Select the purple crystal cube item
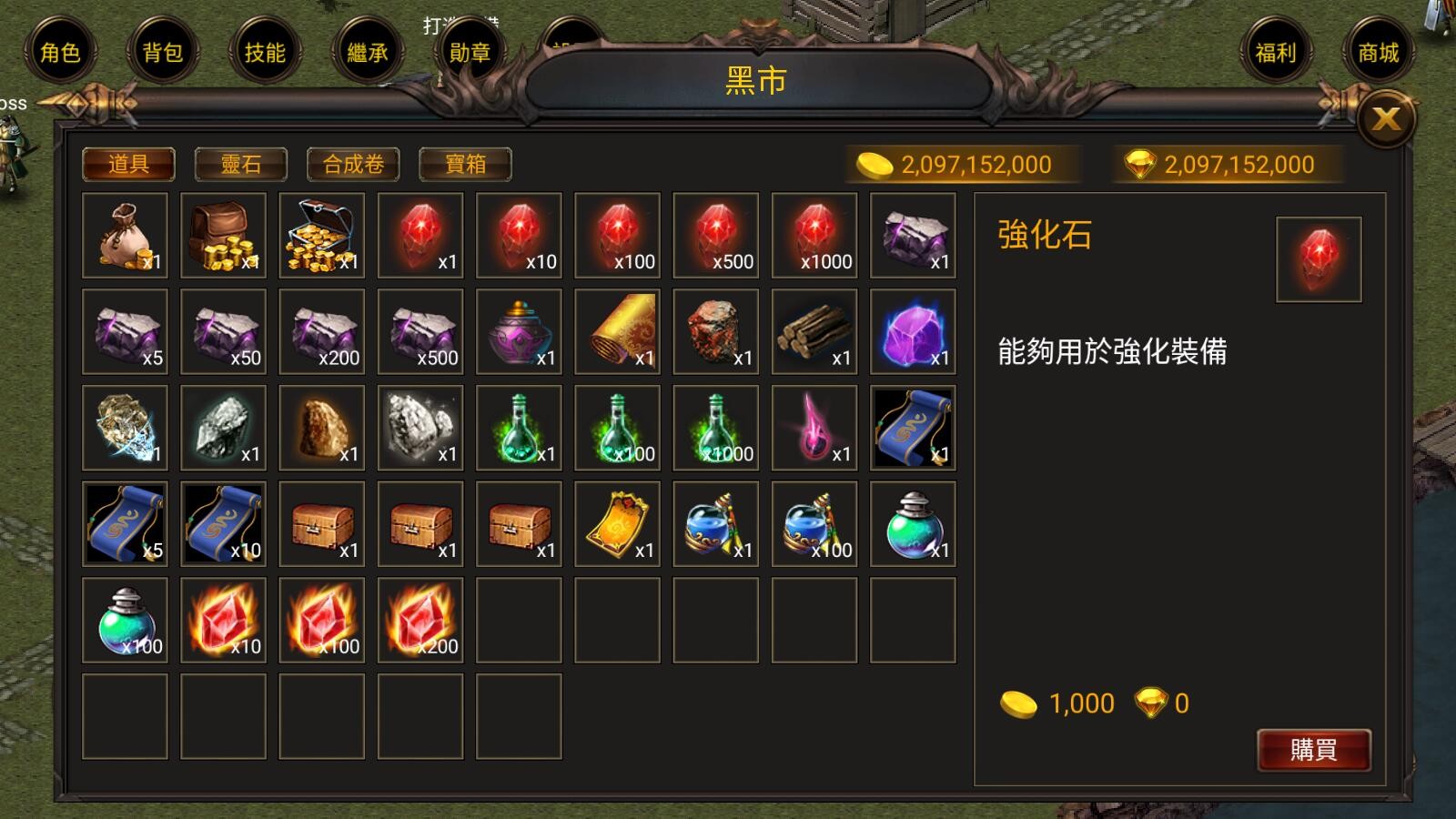This screenshot has width=1456, height=819. click(x=911, y=333)
